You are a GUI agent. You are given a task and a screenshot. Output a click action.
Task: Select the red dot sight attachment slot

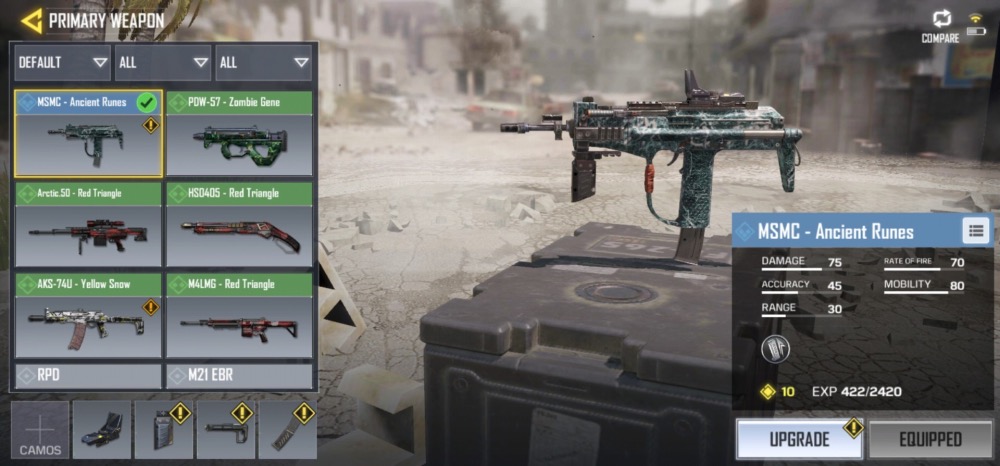pos(102,430)
